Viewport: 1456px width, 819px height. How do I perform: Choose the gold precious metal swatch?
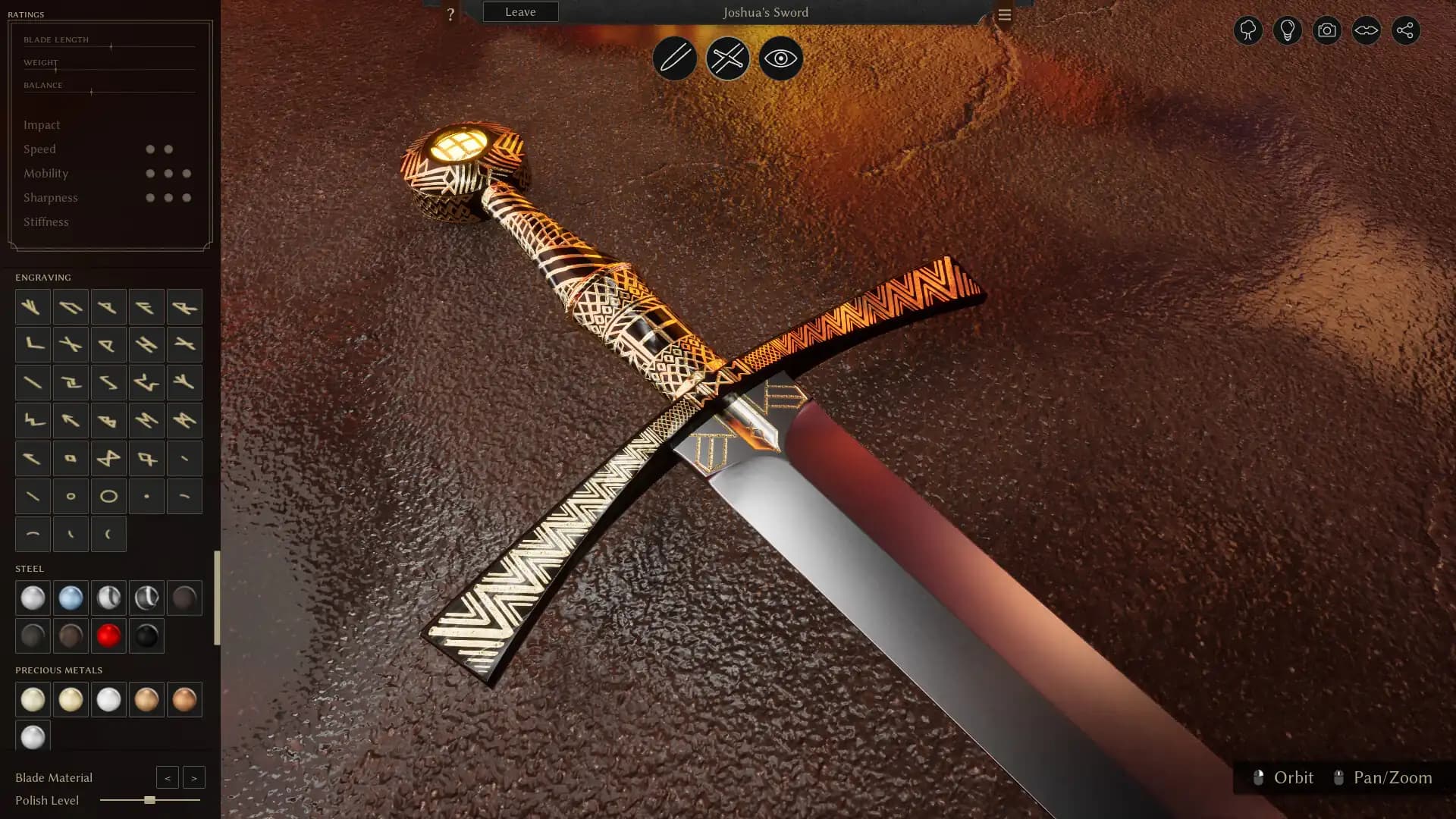click(71, 699)
